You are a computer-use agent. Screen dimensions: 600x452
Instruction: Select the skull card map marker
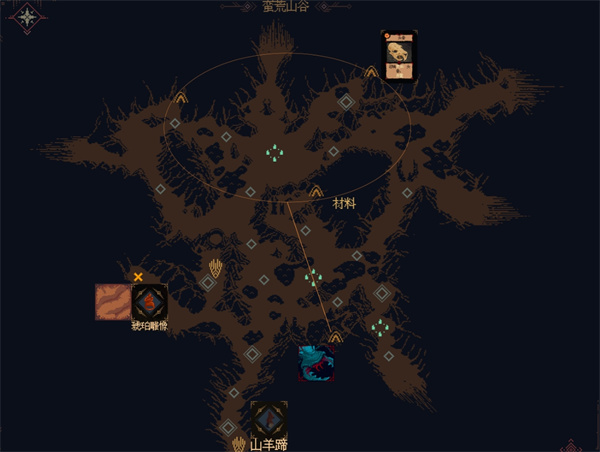point(399,53)
